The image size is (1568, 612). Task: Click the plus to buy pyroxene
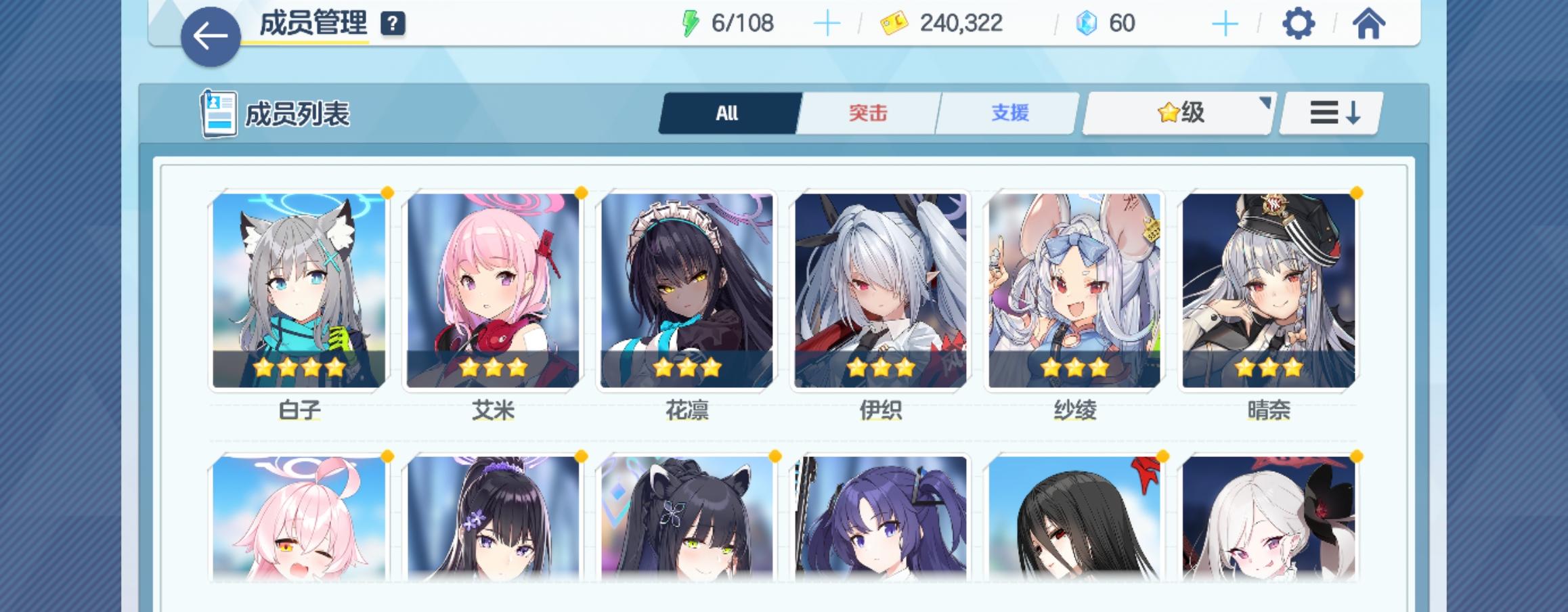(x=1225, y=22)
